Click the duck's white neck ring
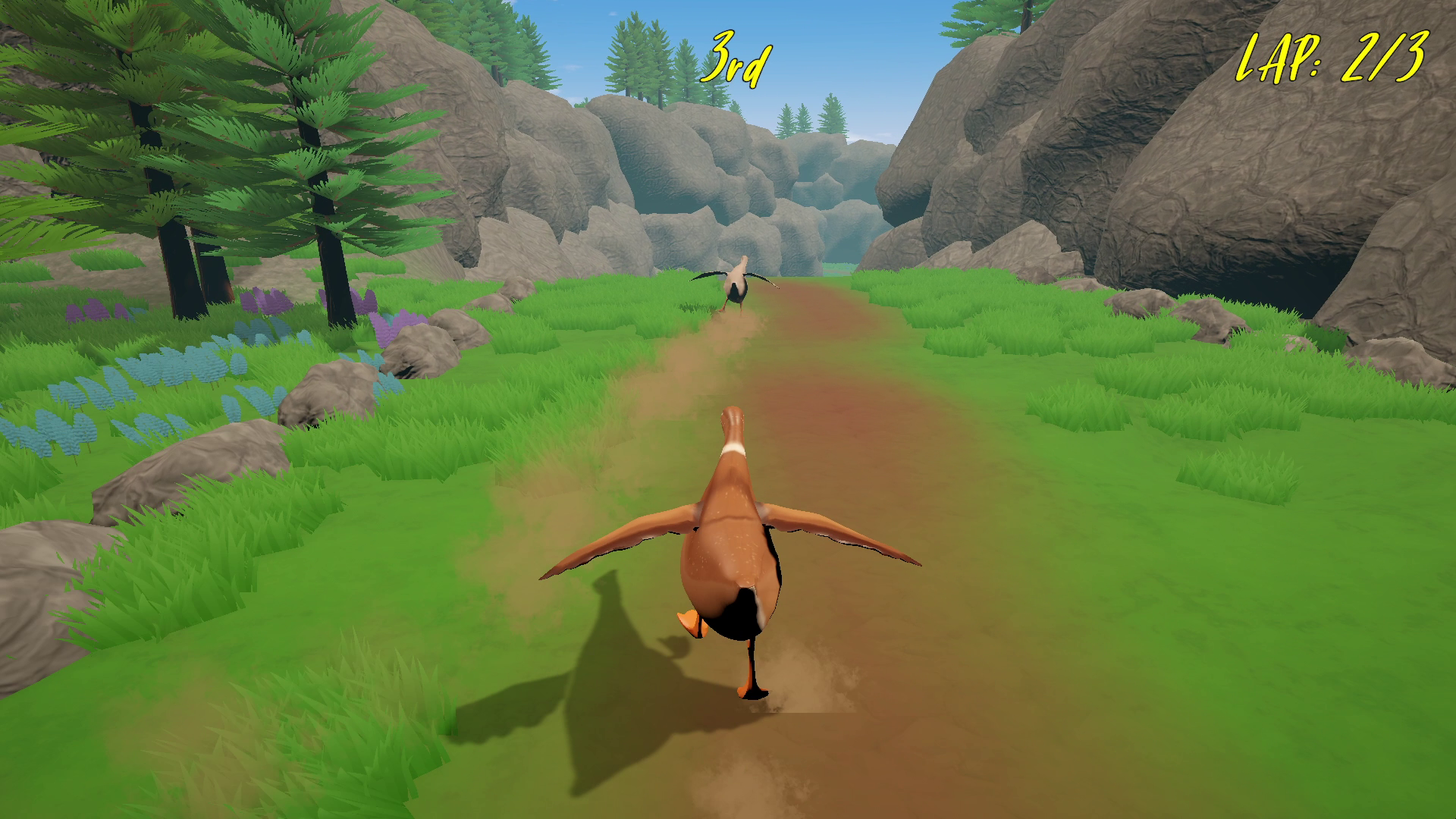This screenshot has width=1456, height=819. pyautogui.click(x=734, y=449)
